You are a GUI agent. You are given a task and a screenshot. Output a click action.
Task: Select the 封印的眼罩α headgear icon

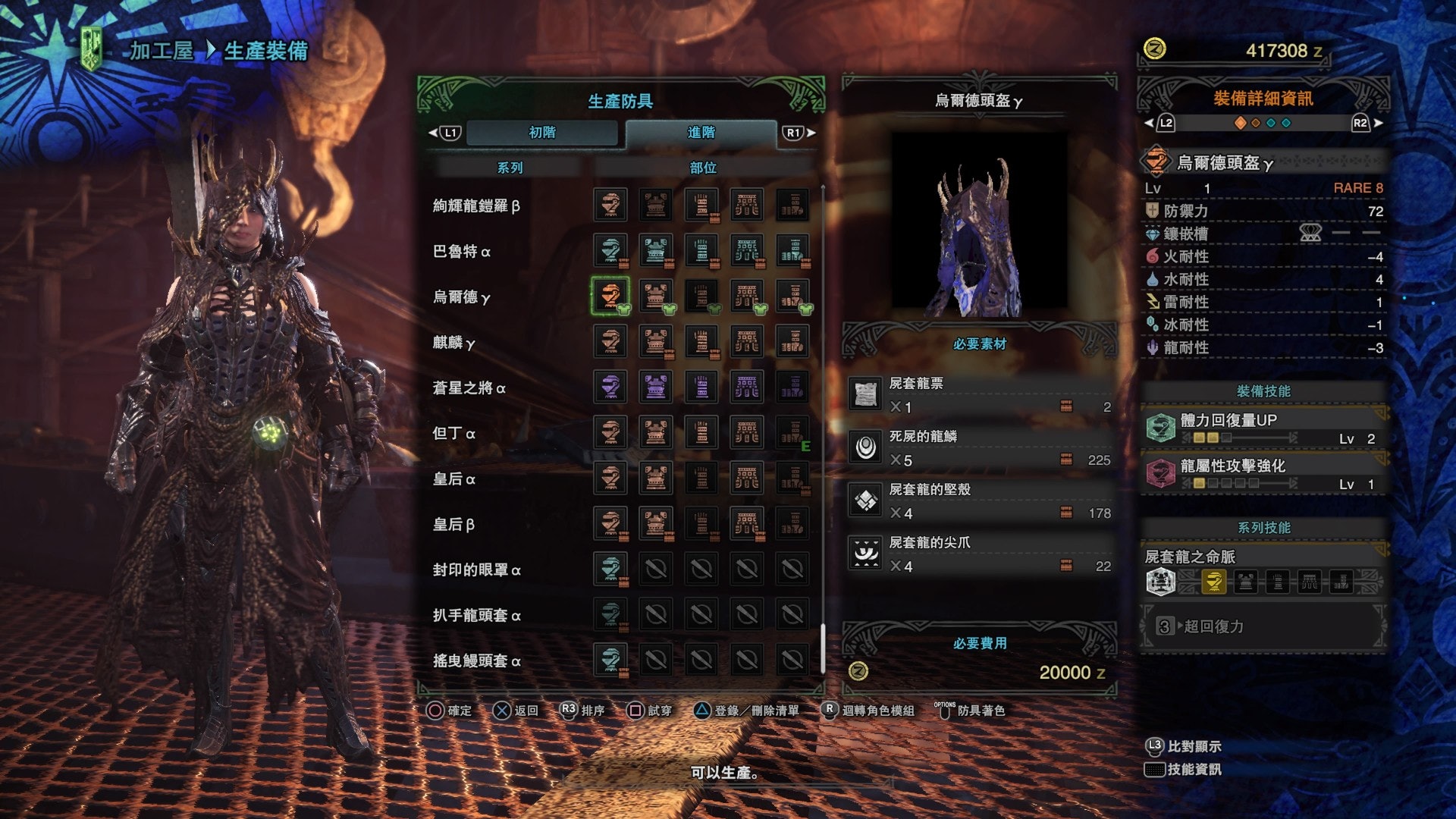click(610, 570)
